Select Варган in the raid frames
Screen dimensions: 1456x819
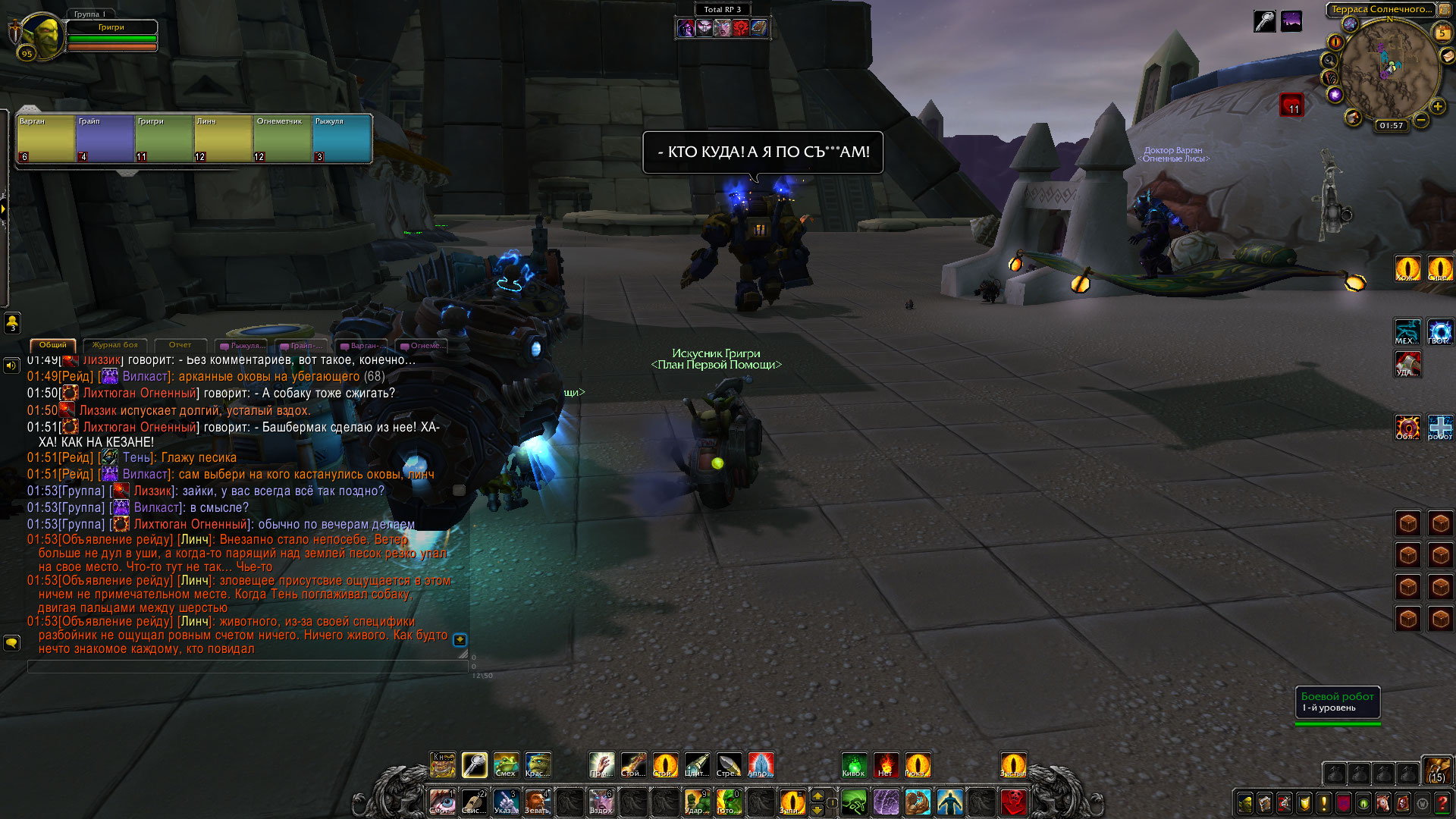[x=45, y=139]
